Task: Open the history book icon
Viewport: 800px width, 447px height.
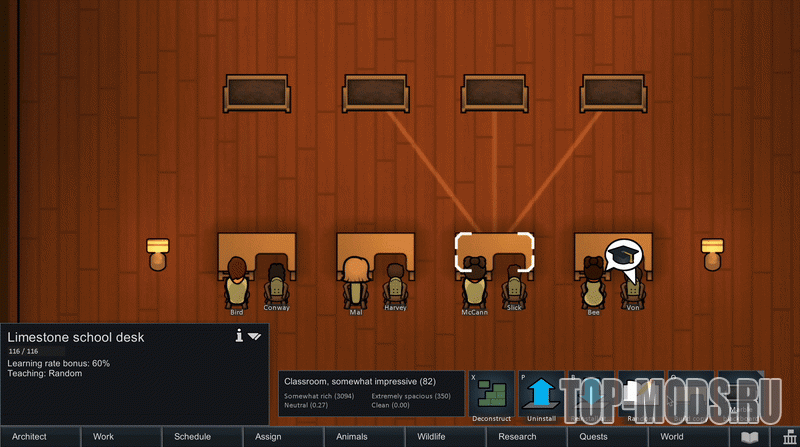Action: pyautogui.click(x=749, y=437)
